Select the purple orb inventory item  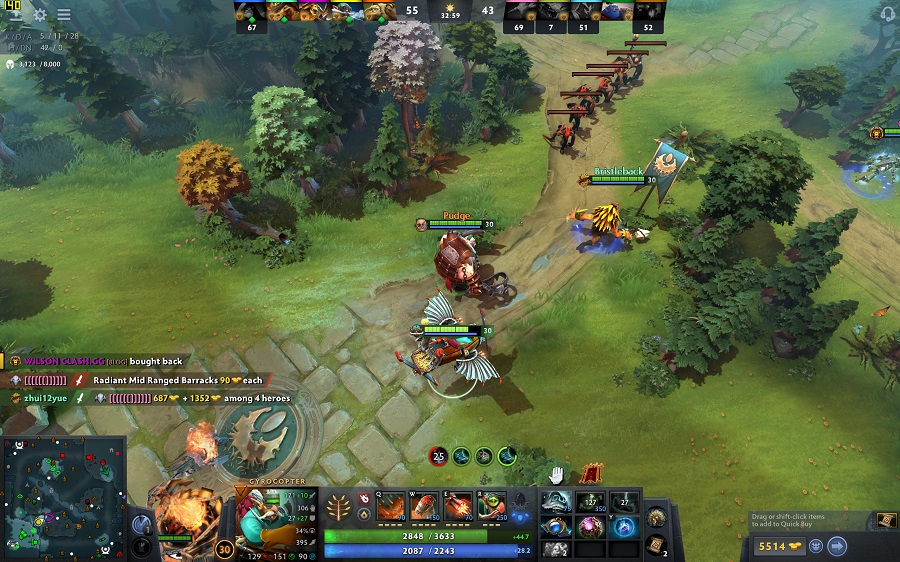(x=590, y=527)
